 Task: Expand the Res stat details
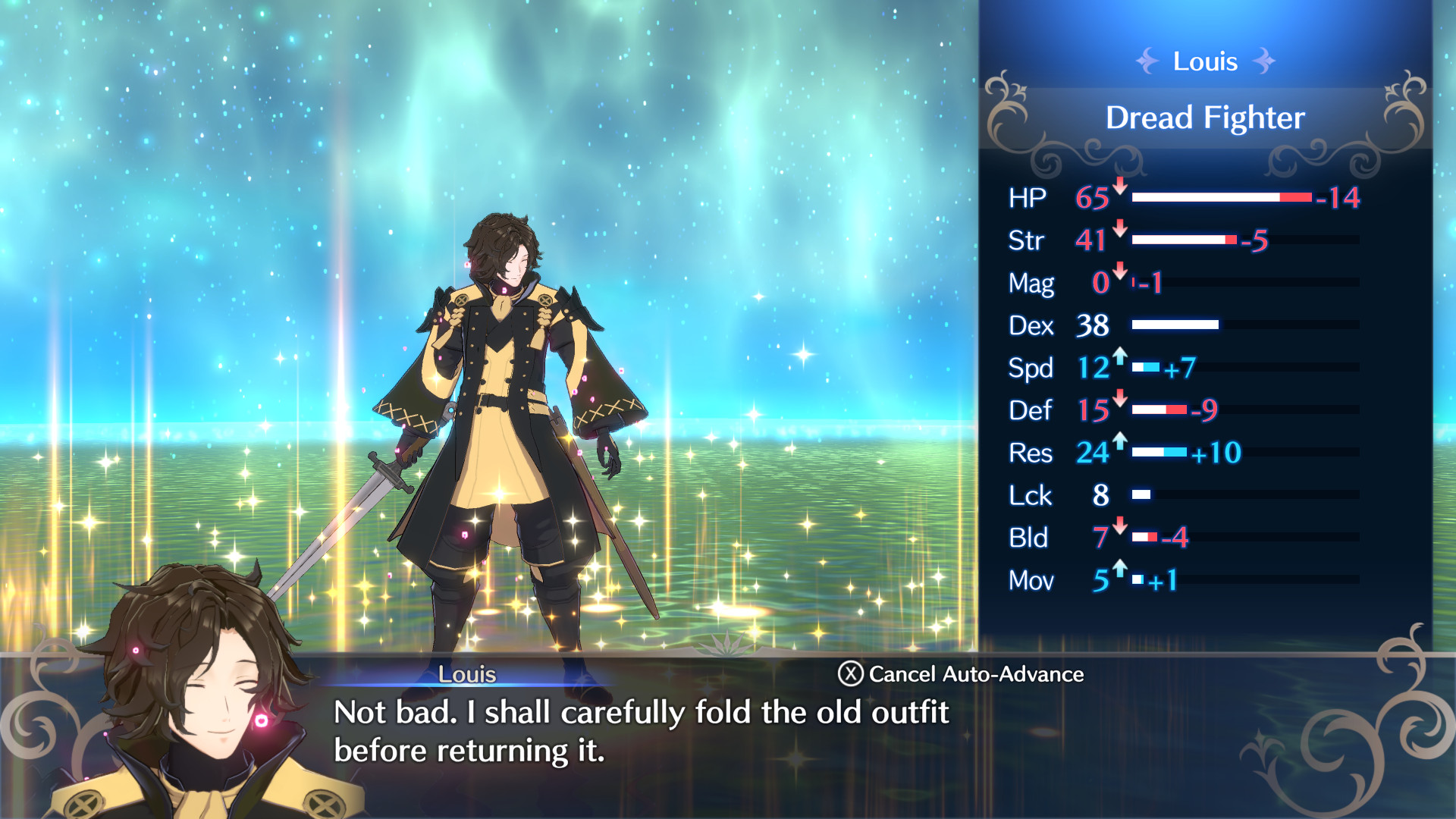point(1031,453)
